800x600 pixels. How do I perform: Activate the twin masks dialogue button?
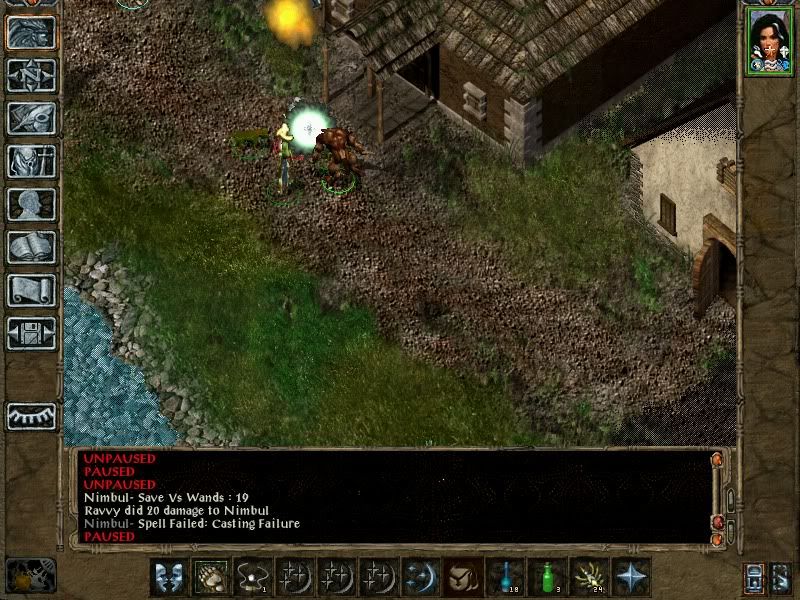169,577
